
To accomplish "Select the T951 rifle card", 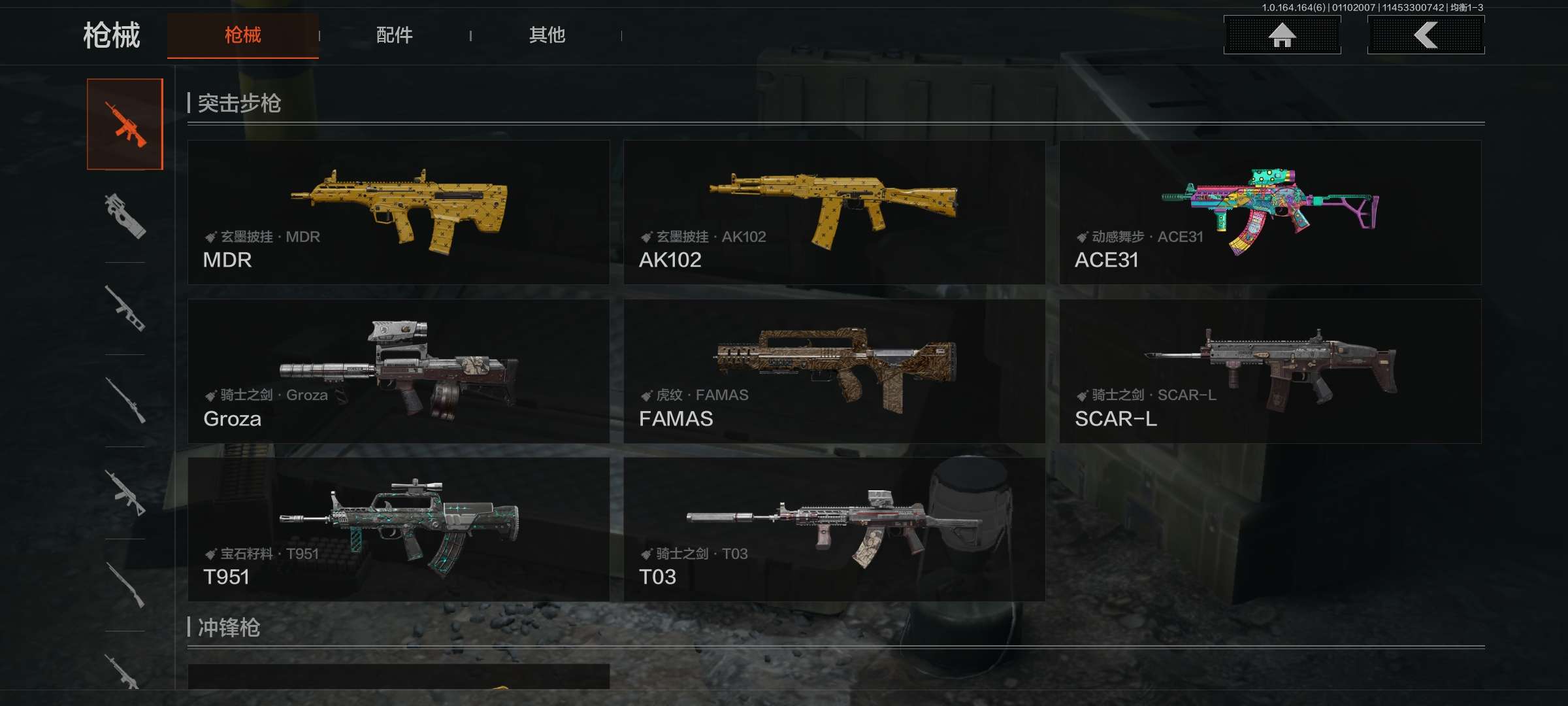I will pyautogui.click(x=399, y=529).
